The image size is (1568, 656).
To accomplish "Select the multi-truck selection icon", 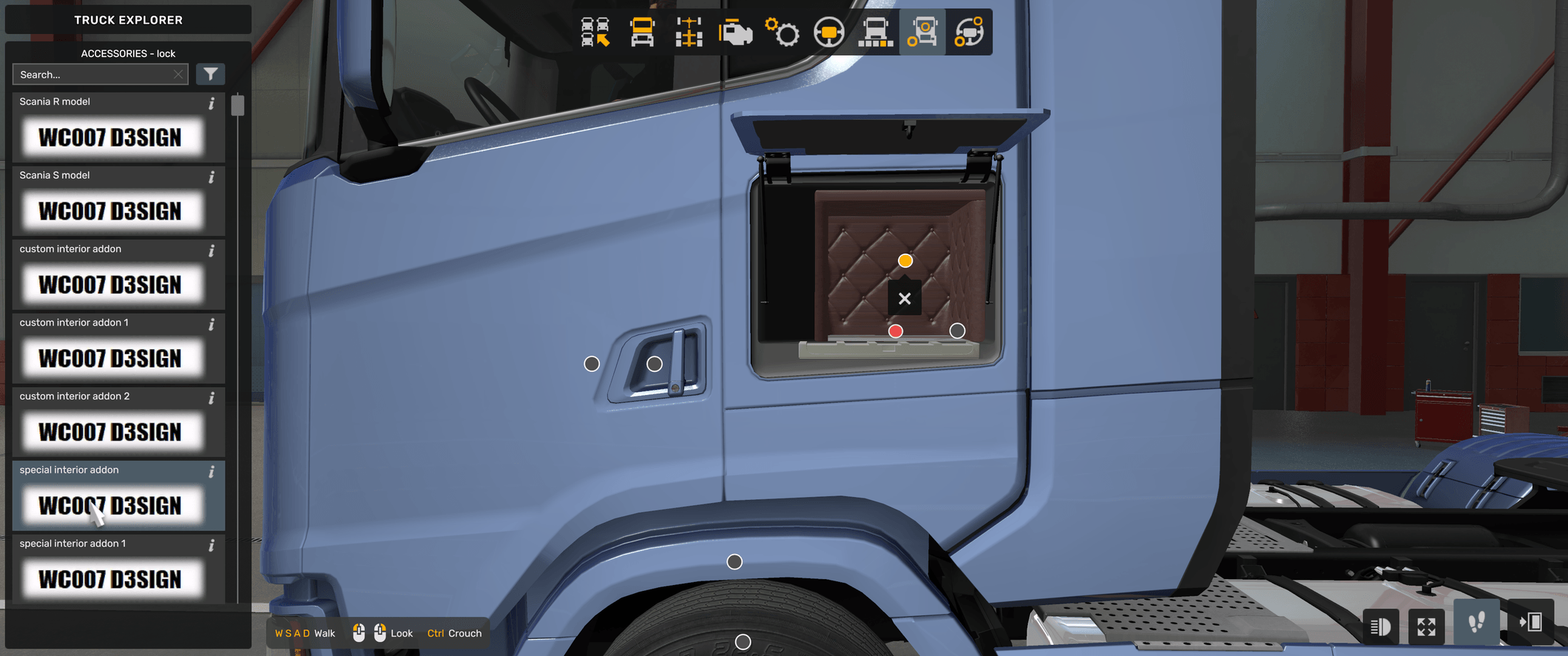I will click(597, 33).
